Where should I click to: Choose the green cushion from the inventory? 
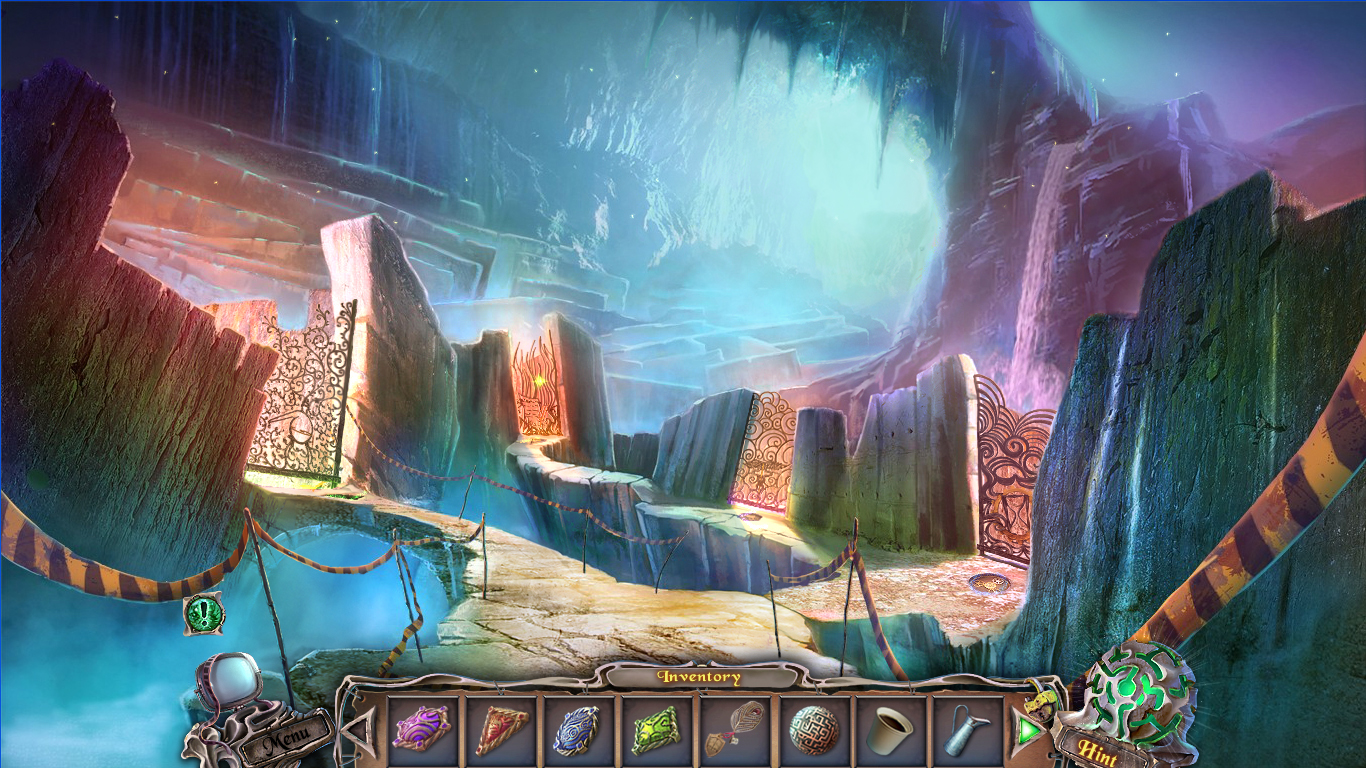pos(655,731)
